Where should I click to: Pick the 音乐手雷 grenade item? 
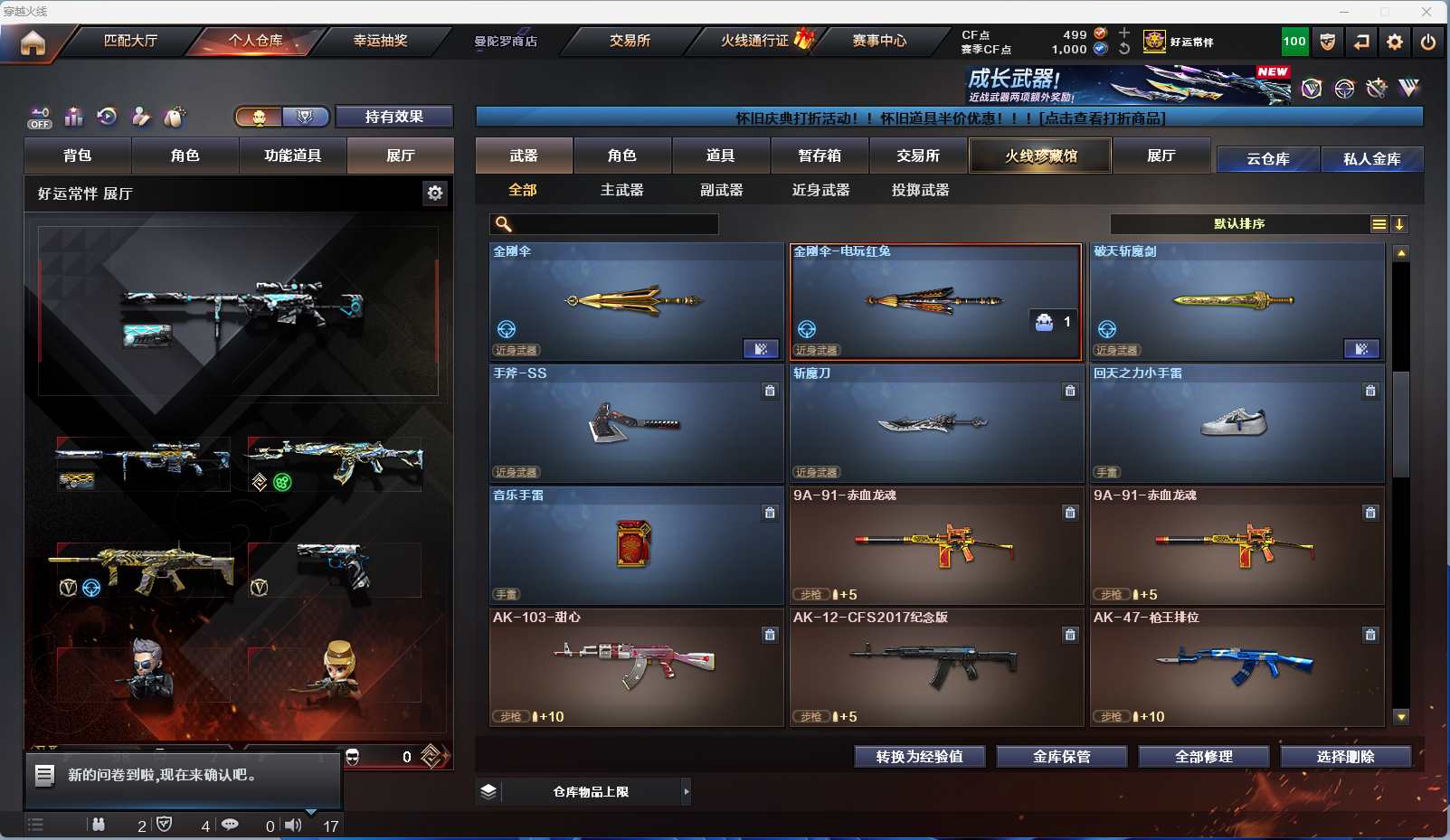tap(636, 545)
